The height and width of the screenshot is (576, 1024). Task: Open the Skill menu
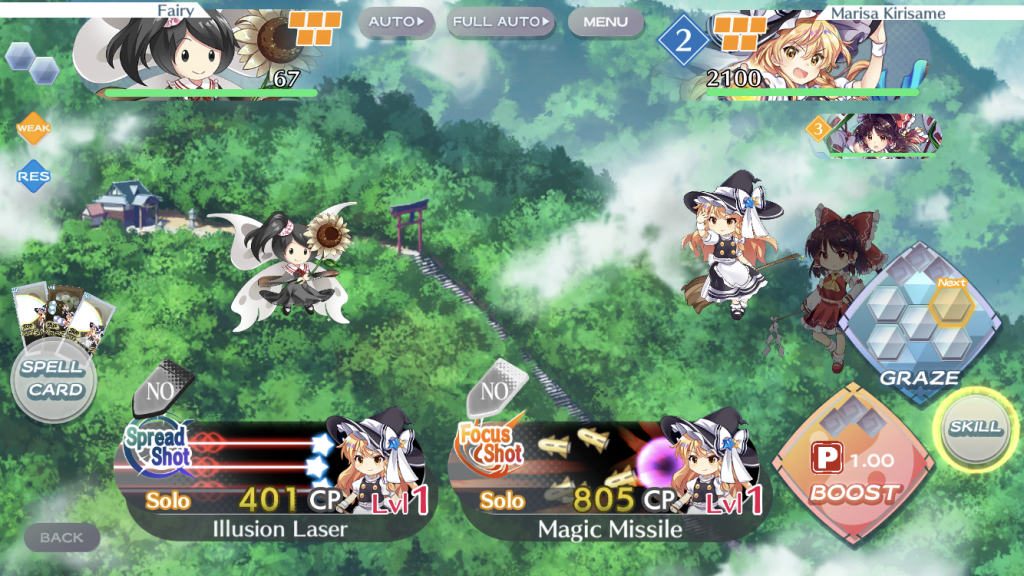[974, 429]
